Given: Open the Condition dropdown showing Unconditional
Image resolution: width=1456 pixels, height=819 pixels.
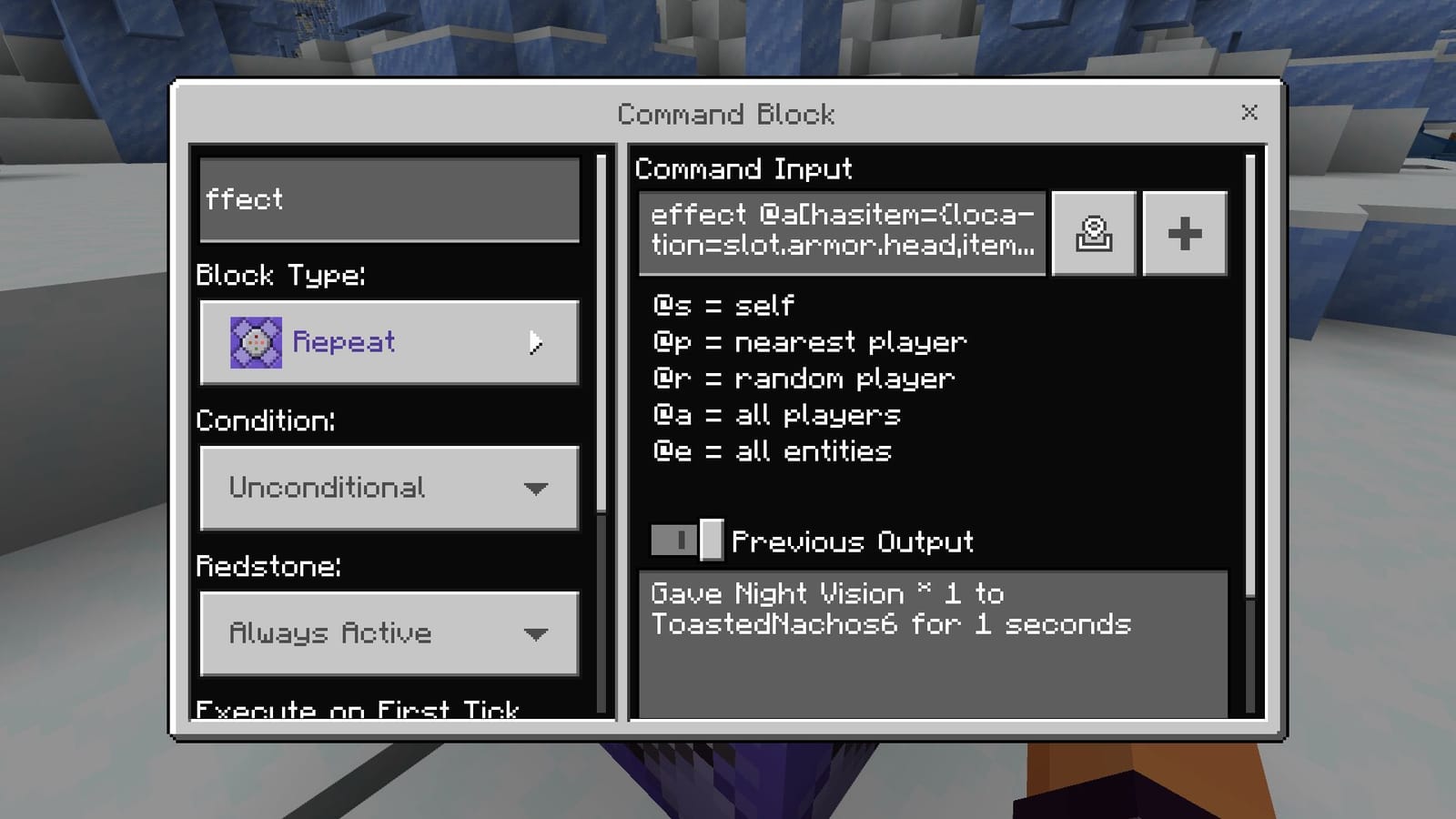Looking at the screenshot, I should click(x=388, y=488).
